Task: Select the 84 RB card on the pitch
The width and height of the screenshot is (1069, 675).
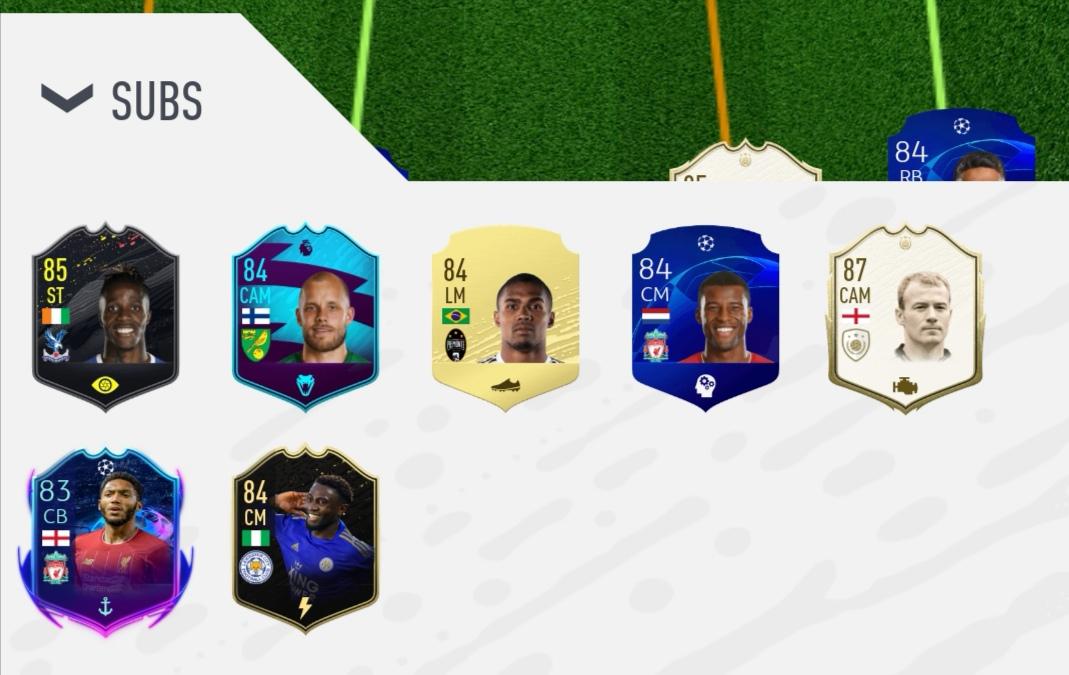Action: pyautogui.click(x=960, y=150)
